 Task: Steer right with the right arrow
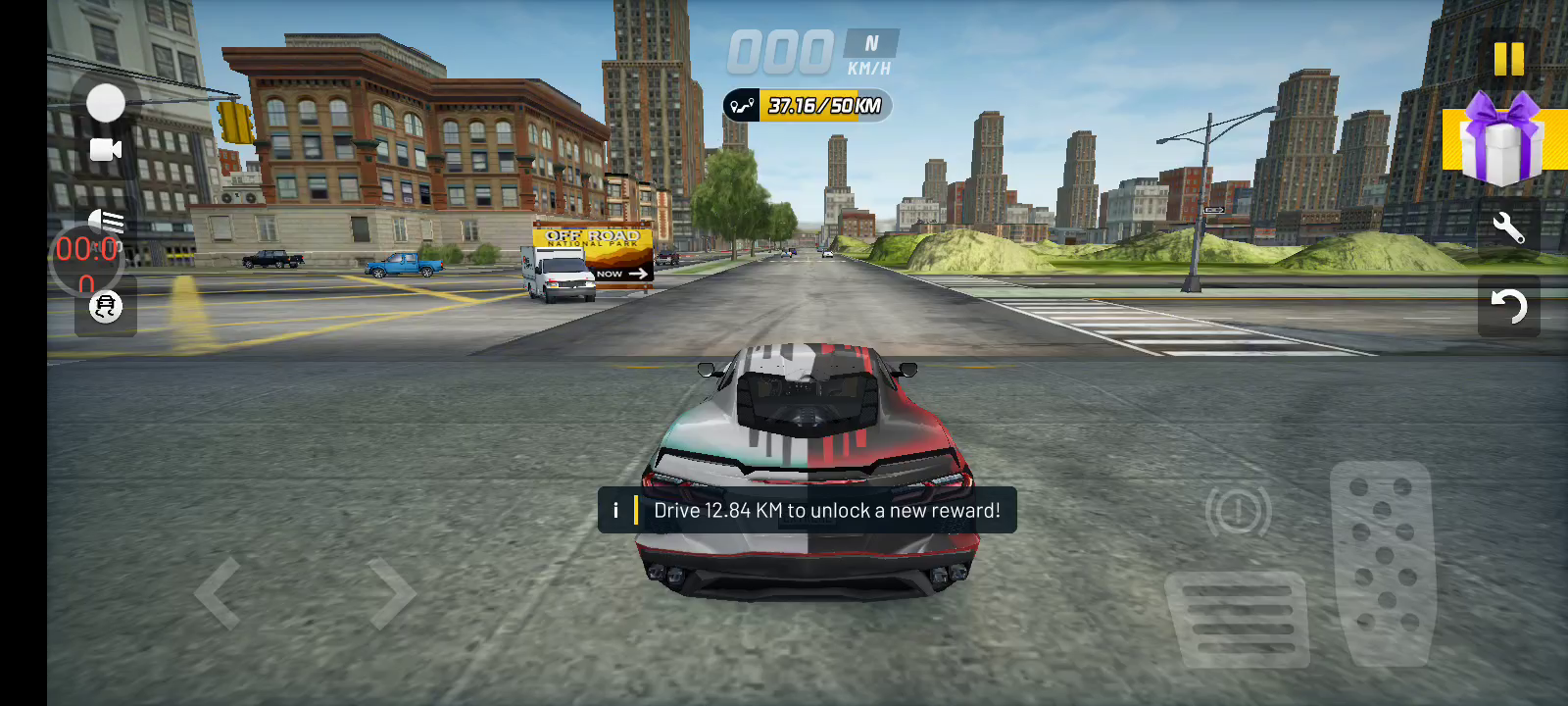[393, 593]
